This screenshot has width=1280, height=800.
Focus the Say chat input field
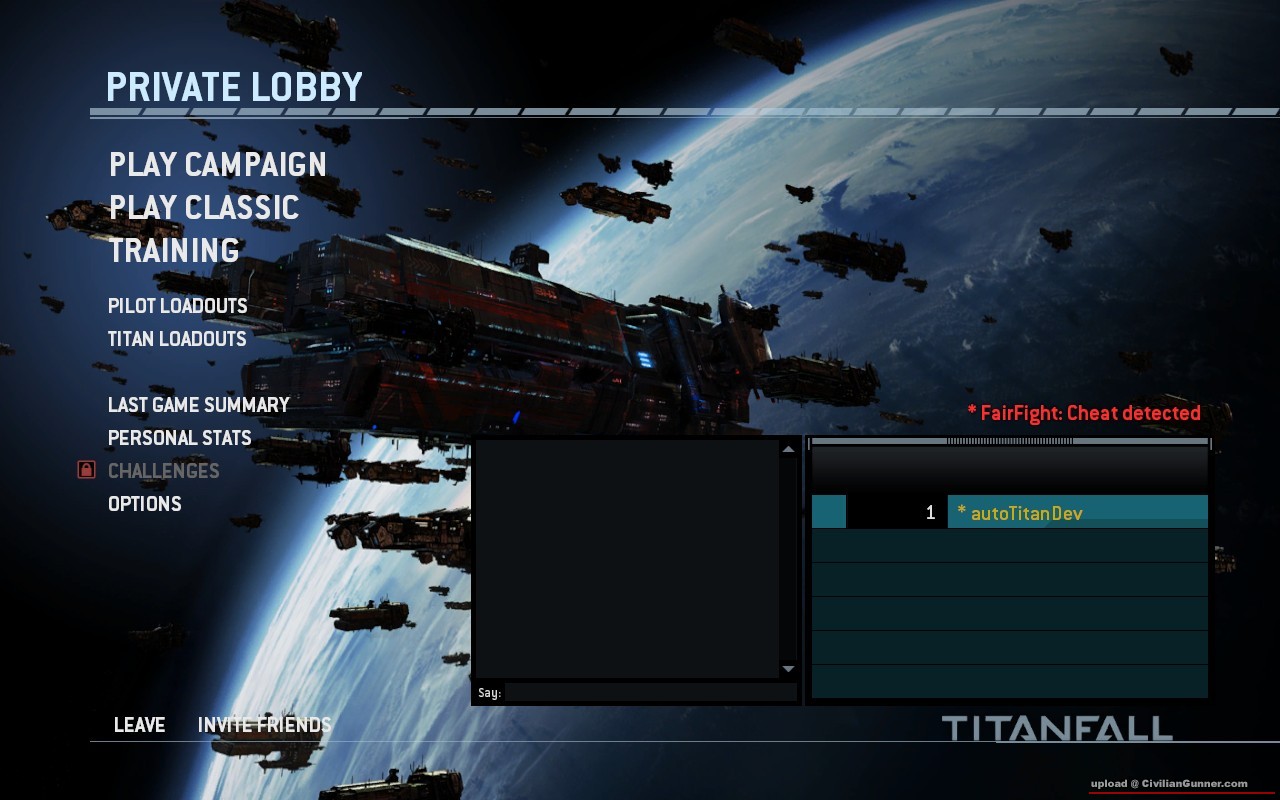click(x=650, y=692)
